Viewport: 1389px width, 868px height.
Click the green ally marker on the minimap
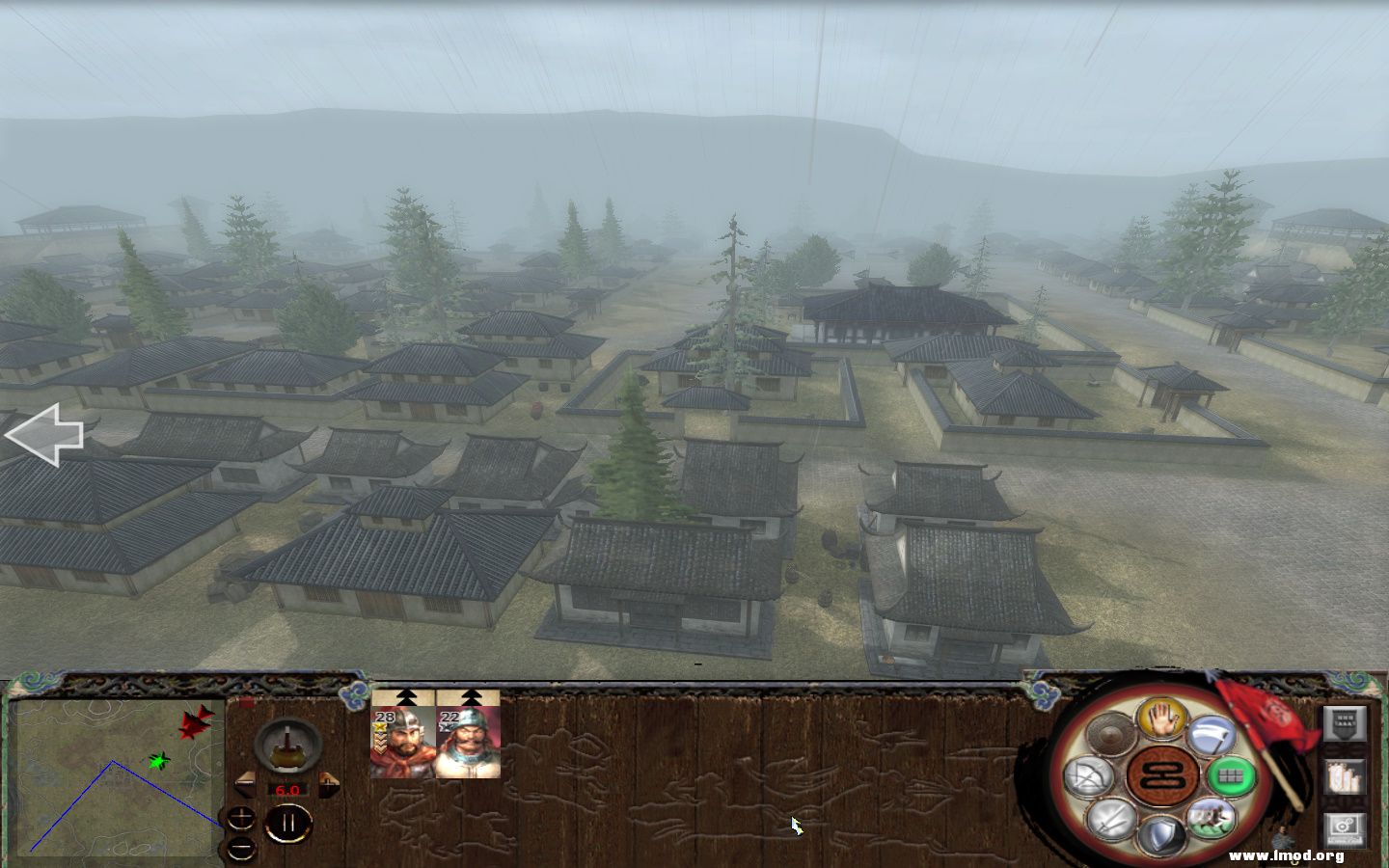[x=157, y=762]
